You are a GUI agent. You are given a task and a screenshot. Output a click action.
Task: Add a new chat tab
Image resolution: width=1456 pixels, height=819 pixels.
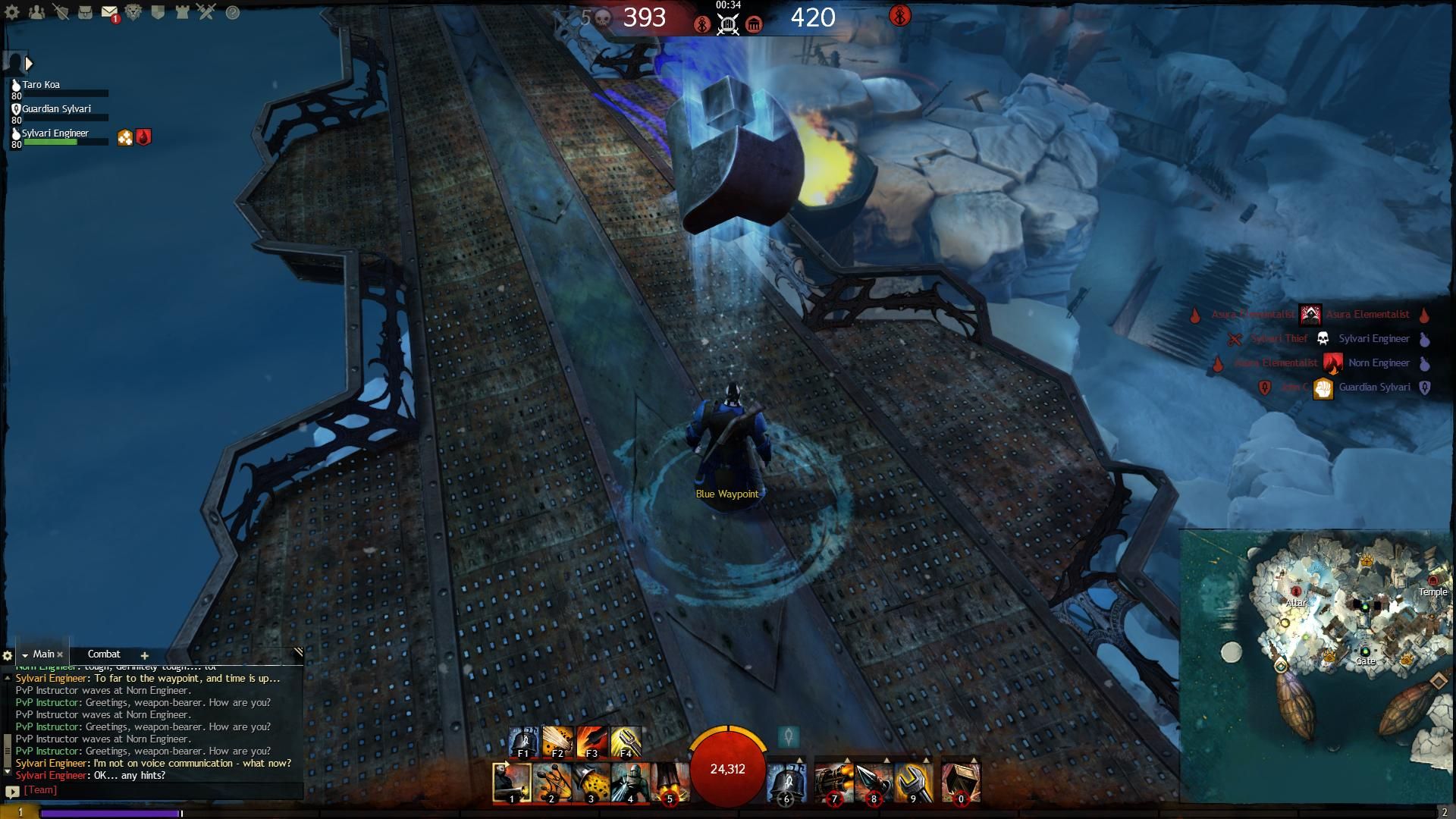[144, 655]
